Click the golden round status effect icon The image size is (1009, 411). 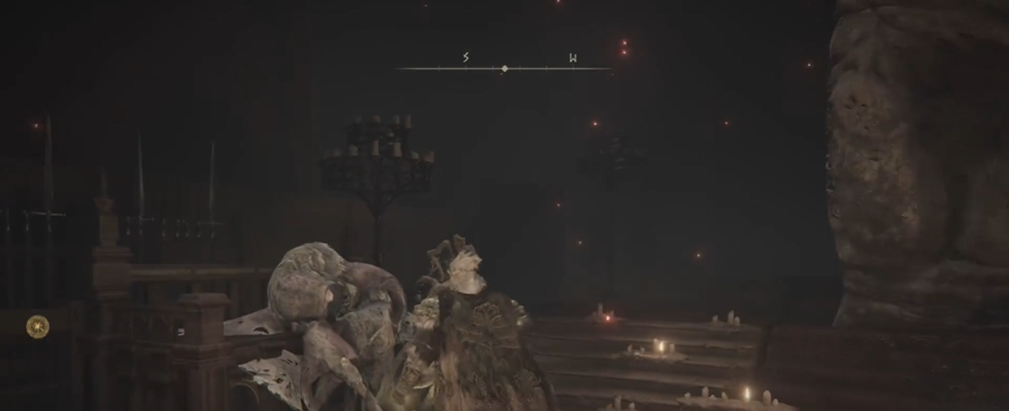coord(38,325)
